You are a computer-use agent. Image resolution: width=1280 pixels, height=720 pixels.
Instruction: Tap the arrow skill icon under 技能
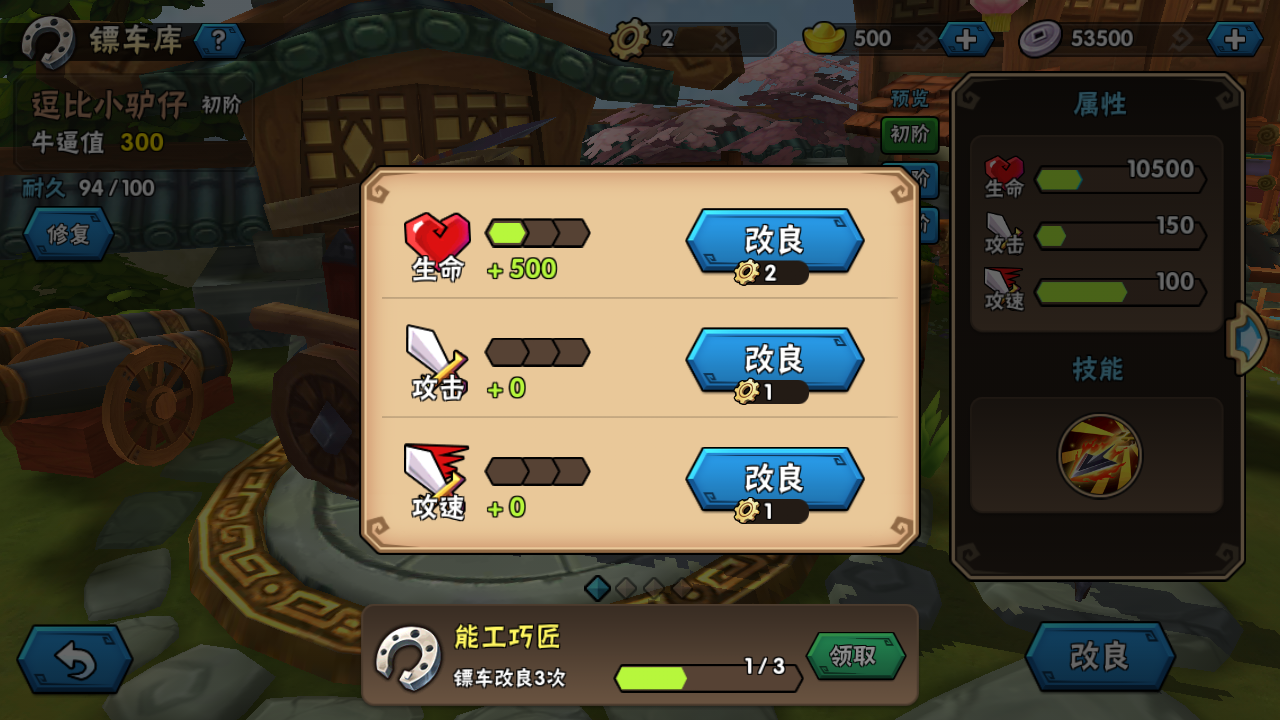point(1100,456)
